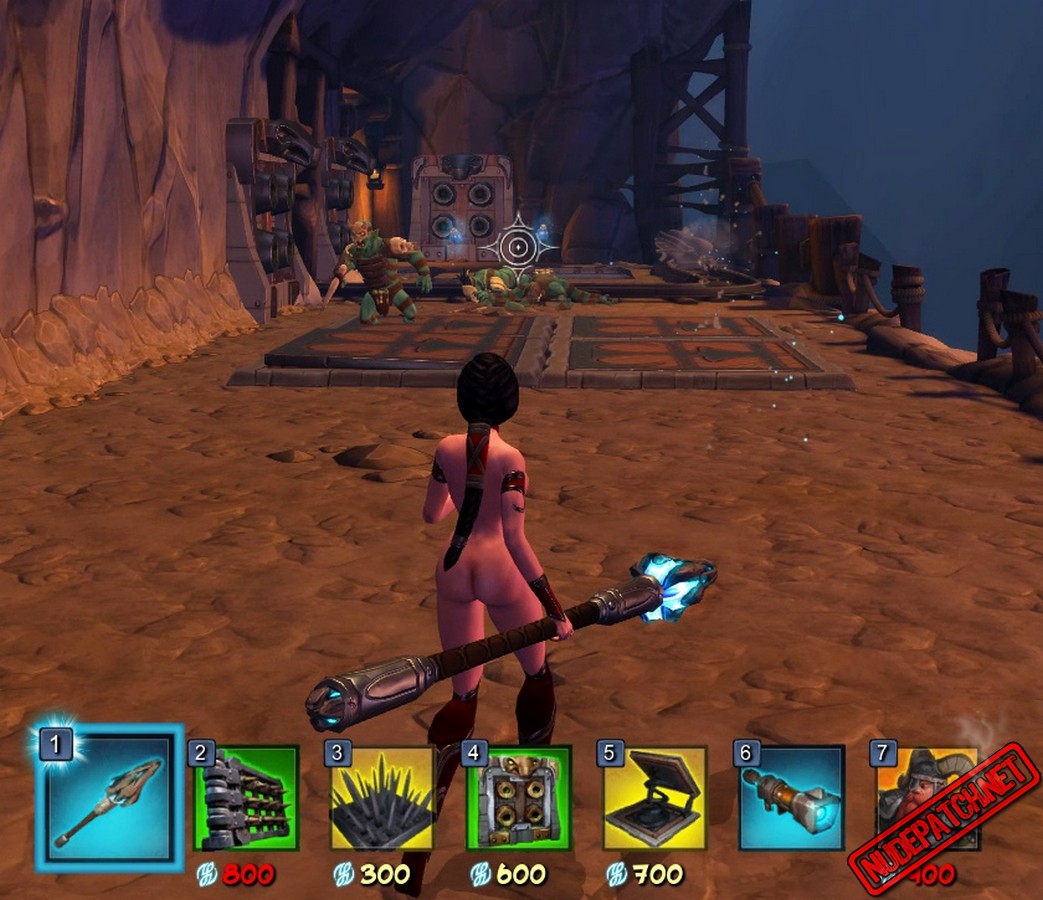Pick the four-hole wall trap costing 600
This screenshot has width=1043, height=900.
click(x=518, y=798)
